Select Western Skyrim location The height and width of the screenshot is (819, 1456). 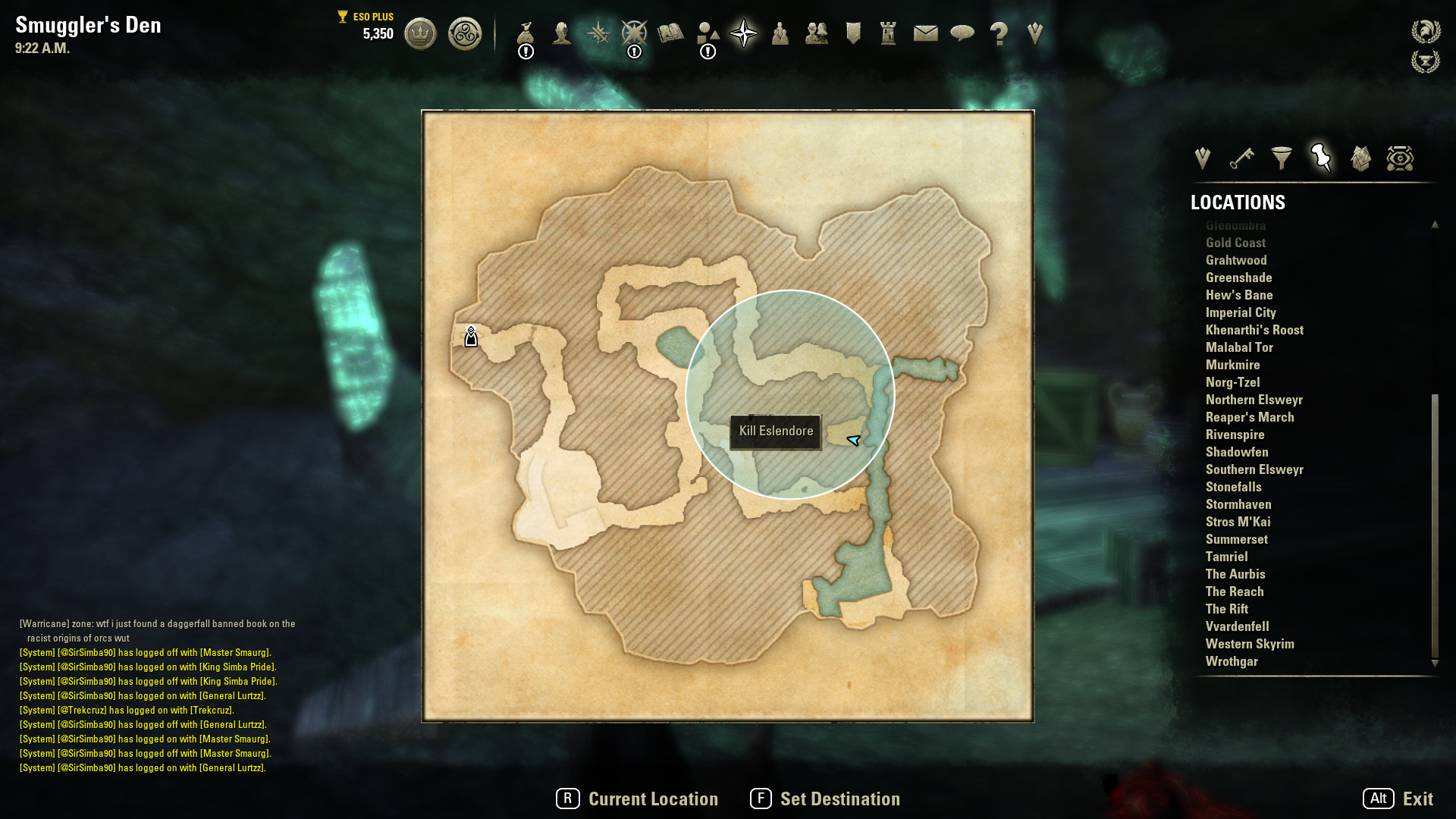(x=1250, y=644)
